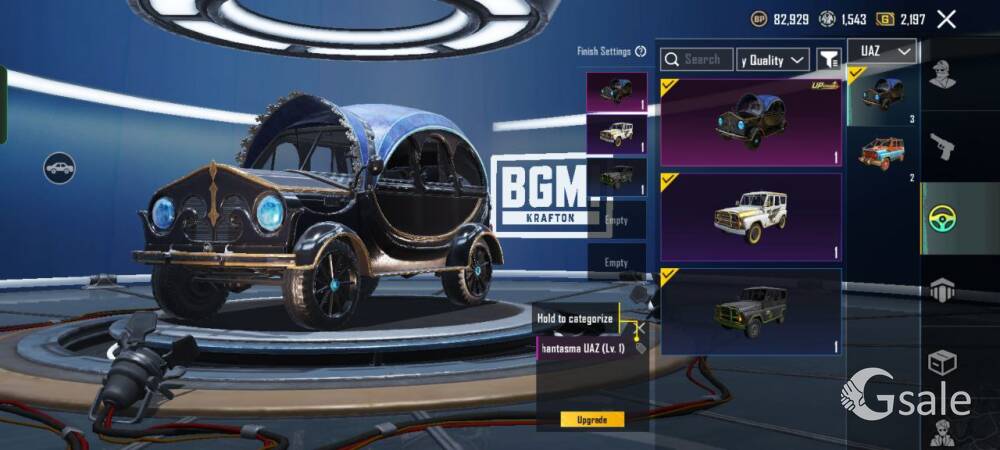Open the crate box tab
Screen dimensions: 1000x450
pyautogui.click(x=942, y=362)
